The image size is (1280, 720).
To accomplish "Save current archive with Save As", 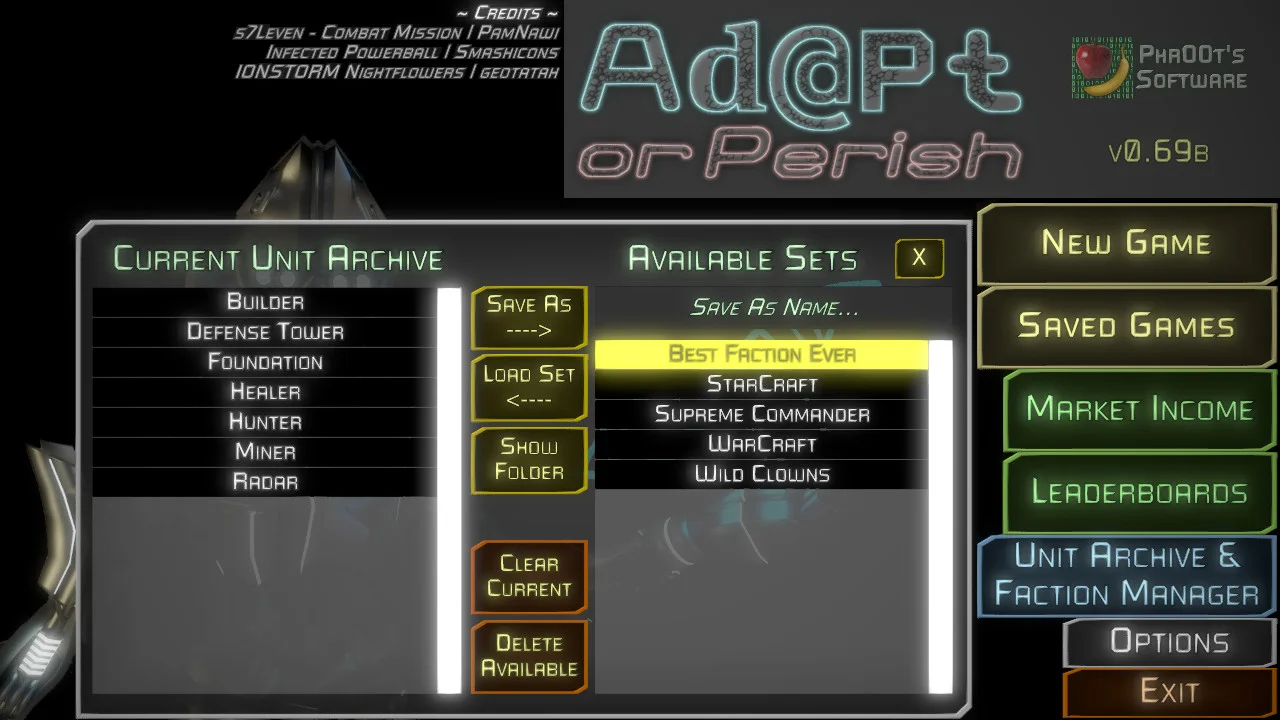I will [x=529, y=317].
